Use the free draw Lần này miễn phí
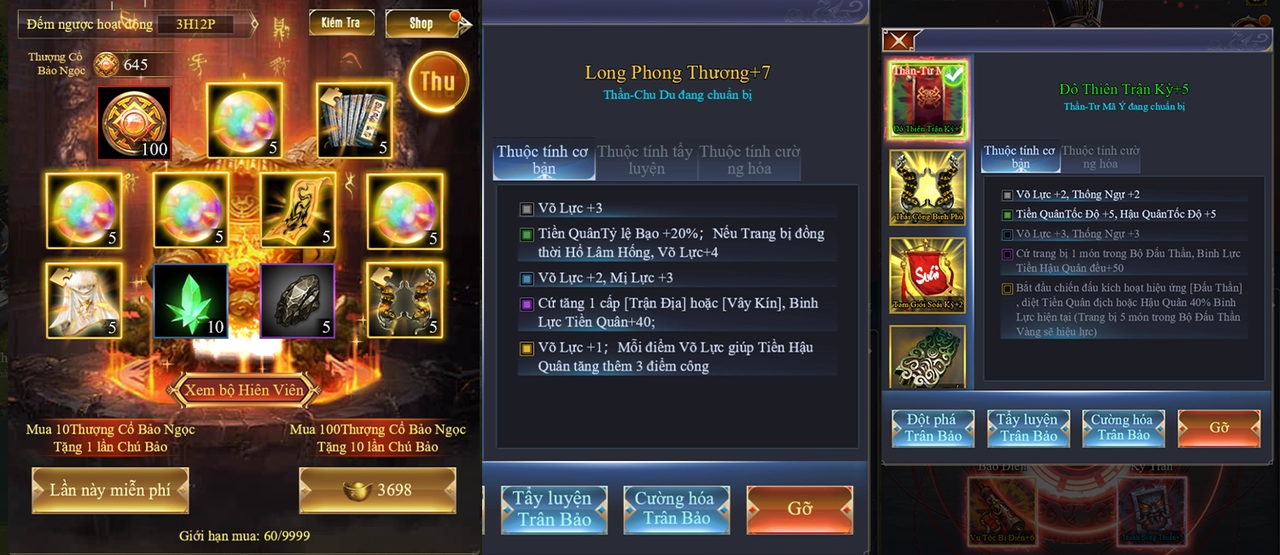Image resolution: width=1280 pixels, height=555 pixels. [x=110, y=490]
